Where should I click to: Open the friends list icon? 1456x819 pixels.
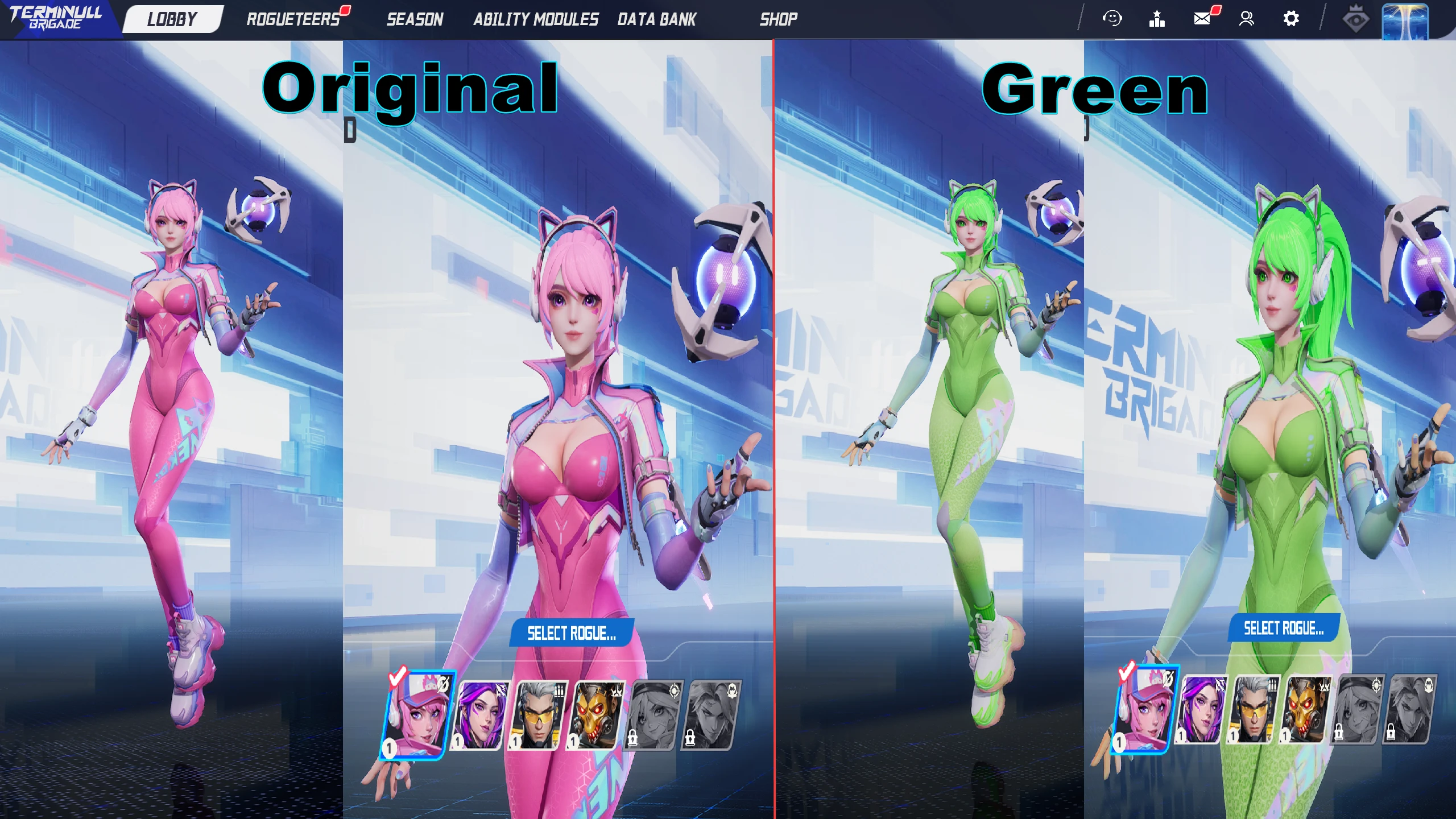pos(1247,19)
